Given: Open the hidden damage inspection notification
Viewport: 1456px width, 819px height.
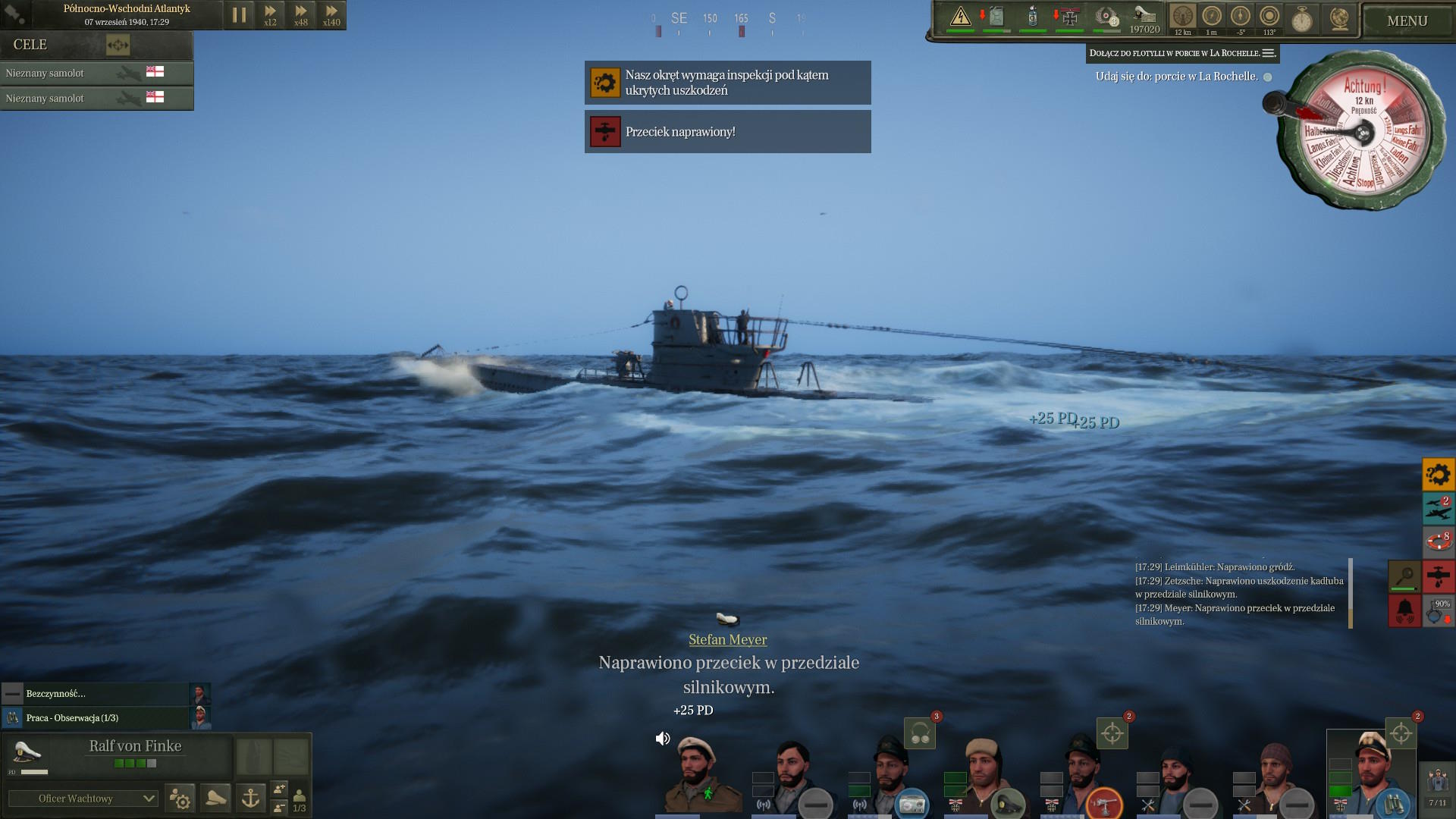Looking at the screenshot, I should tap(727, 83).
